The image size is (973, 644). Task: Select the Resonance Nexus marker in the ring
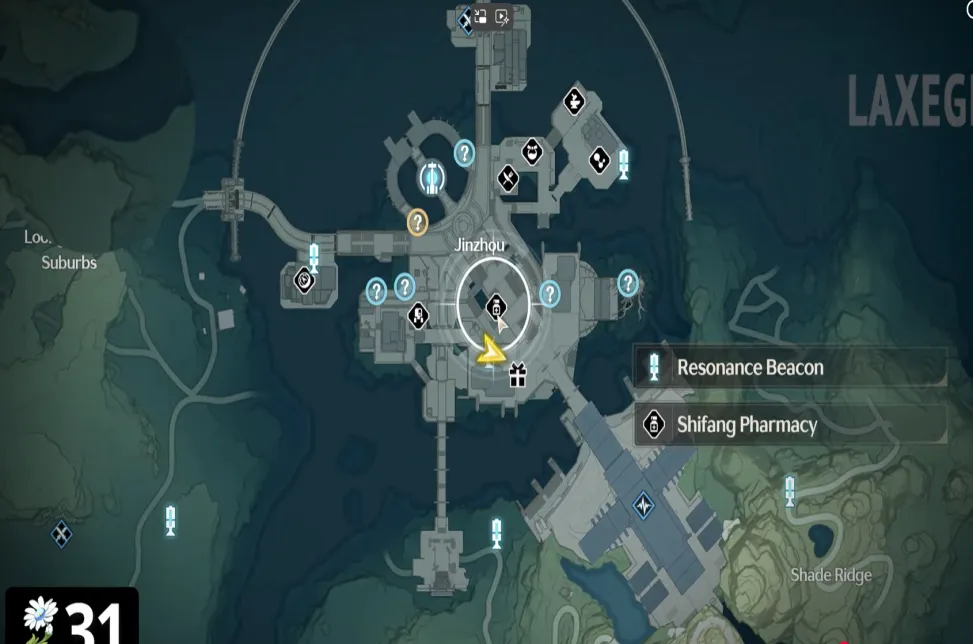click(432, 177)
